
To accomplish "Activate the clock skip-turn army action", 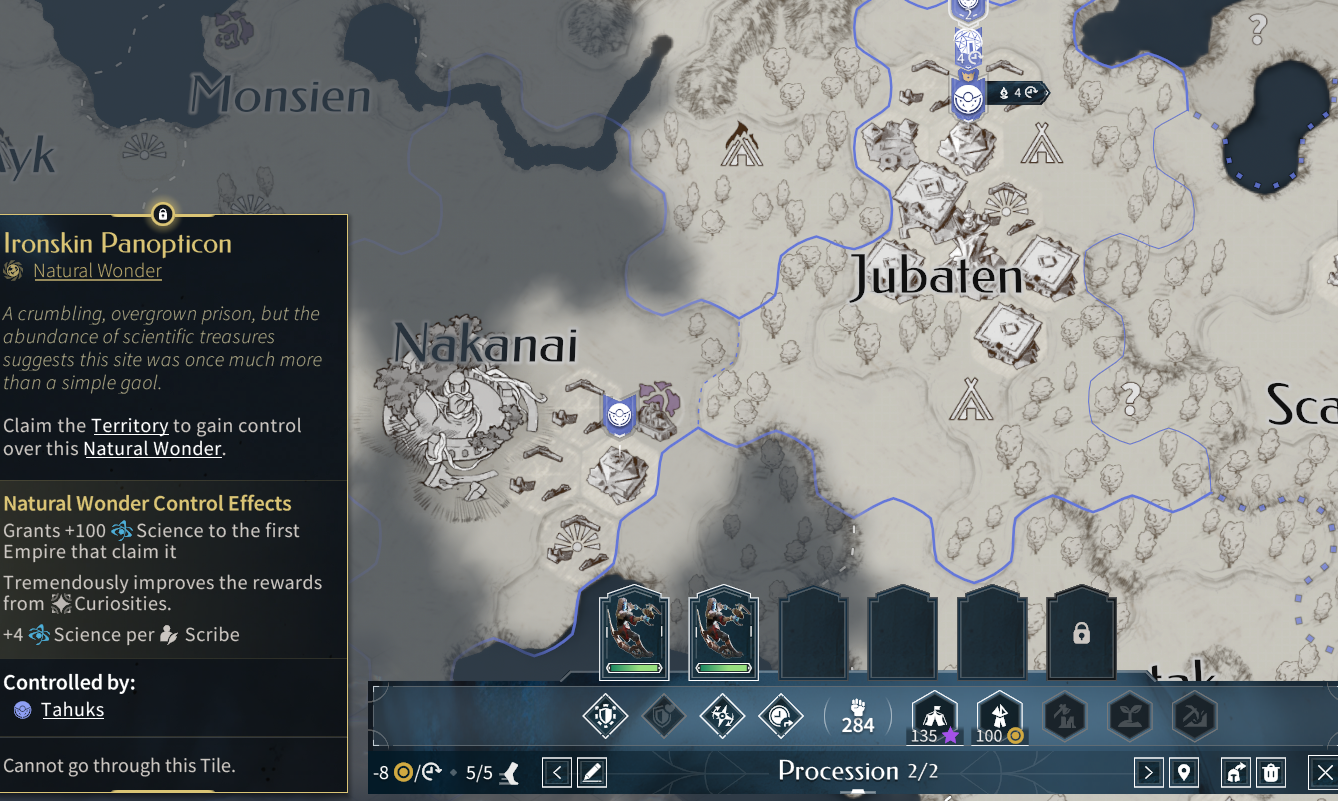I will point(780,716).
